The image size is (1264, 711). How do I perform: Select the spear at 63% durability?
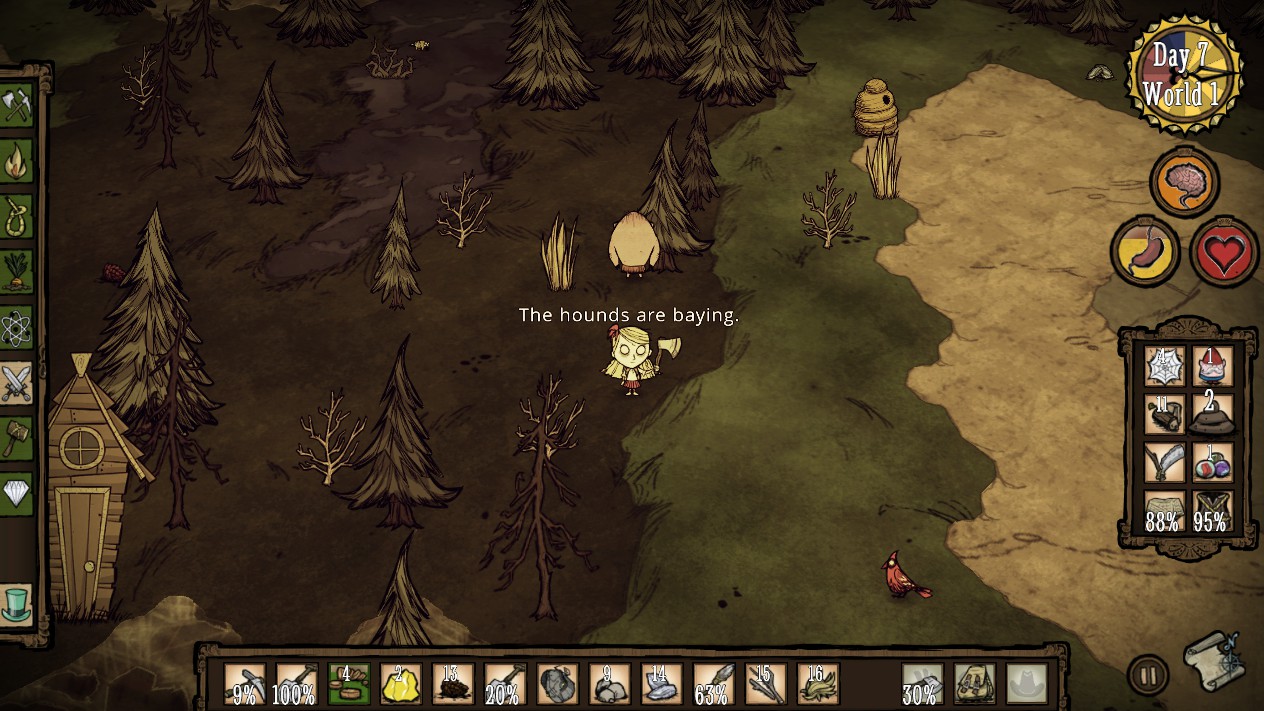coord(713,684)
